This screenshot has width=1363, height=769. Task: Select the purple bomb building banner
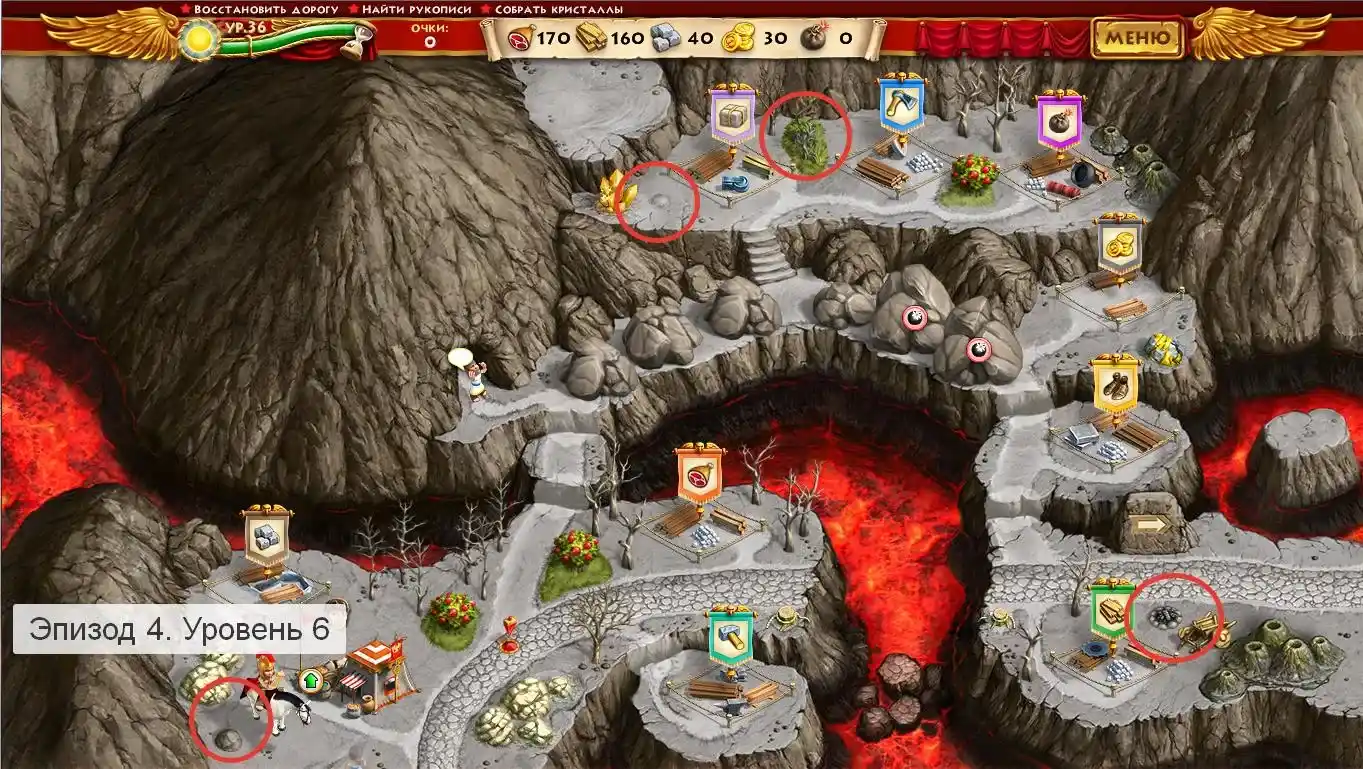tap(1058, 122)
